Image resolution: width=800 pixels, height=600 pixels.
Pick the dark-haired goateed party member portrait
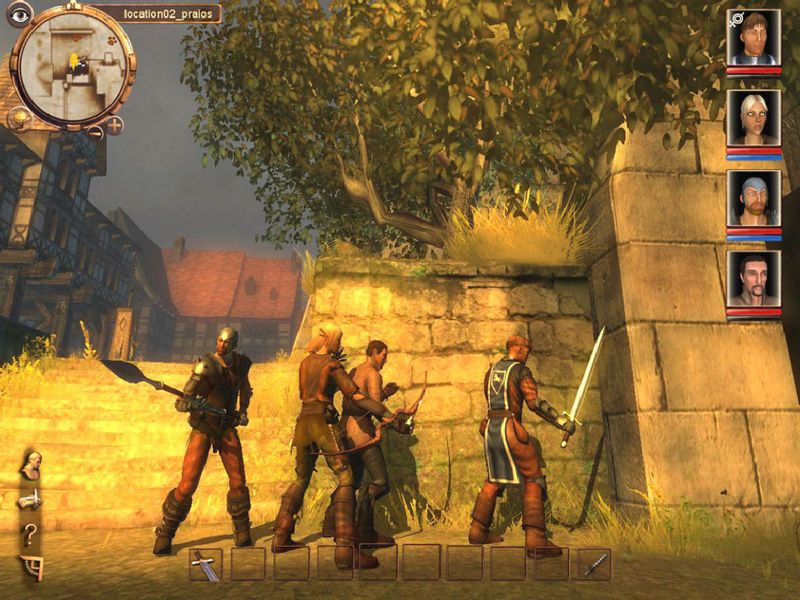[x=753, y=278]
